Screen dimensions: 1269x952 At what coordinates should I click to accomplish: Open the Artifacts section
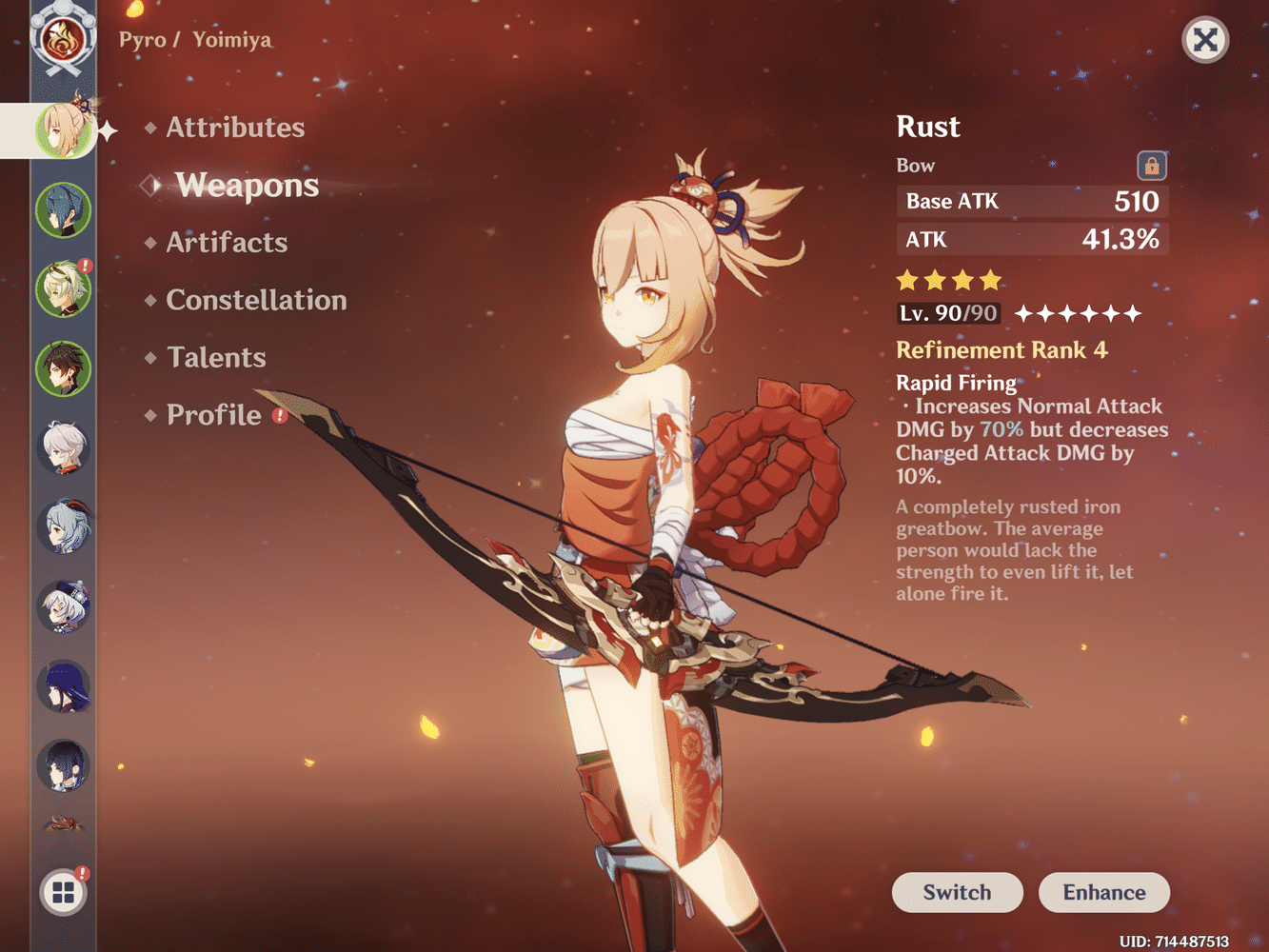(x=227, y=243)
